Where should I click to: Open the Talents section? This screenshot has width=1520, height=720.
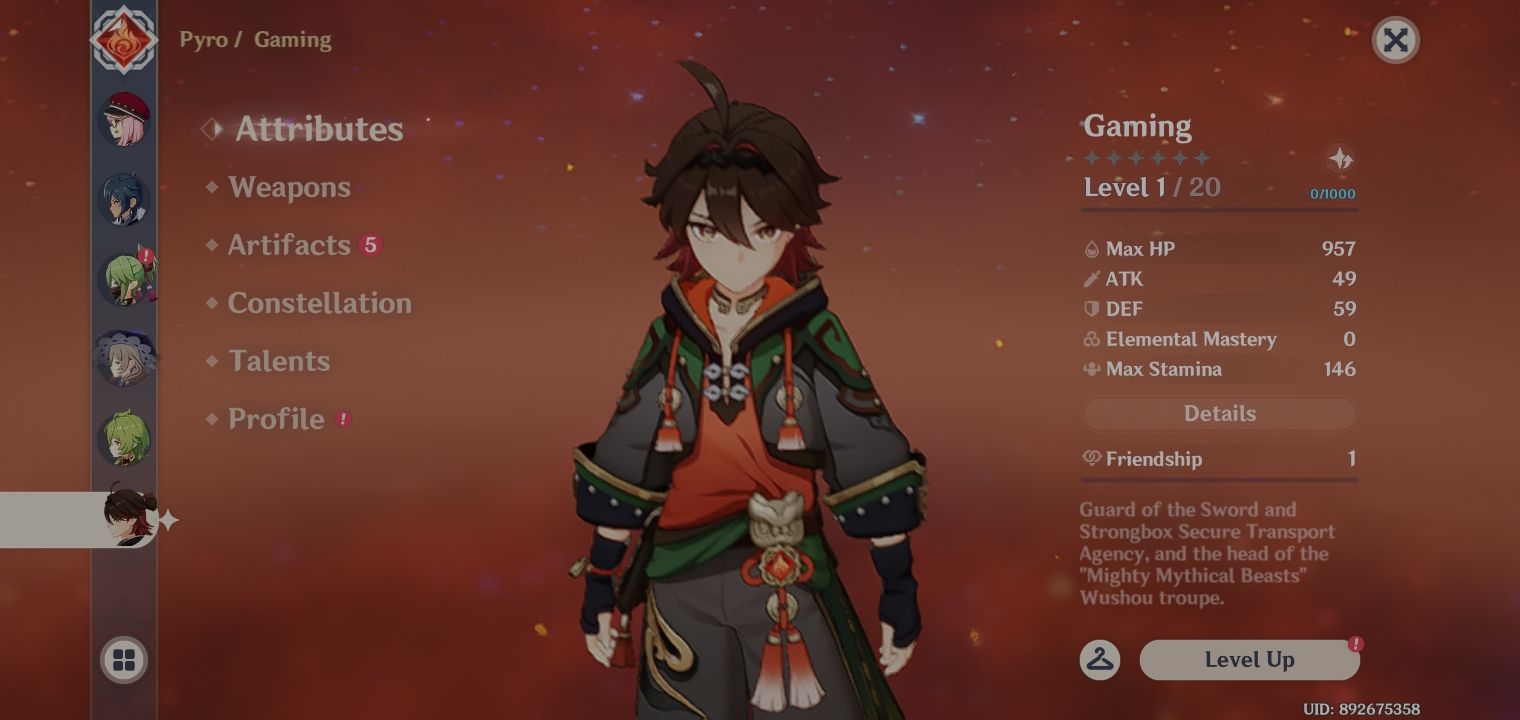(x=279, y=361)
